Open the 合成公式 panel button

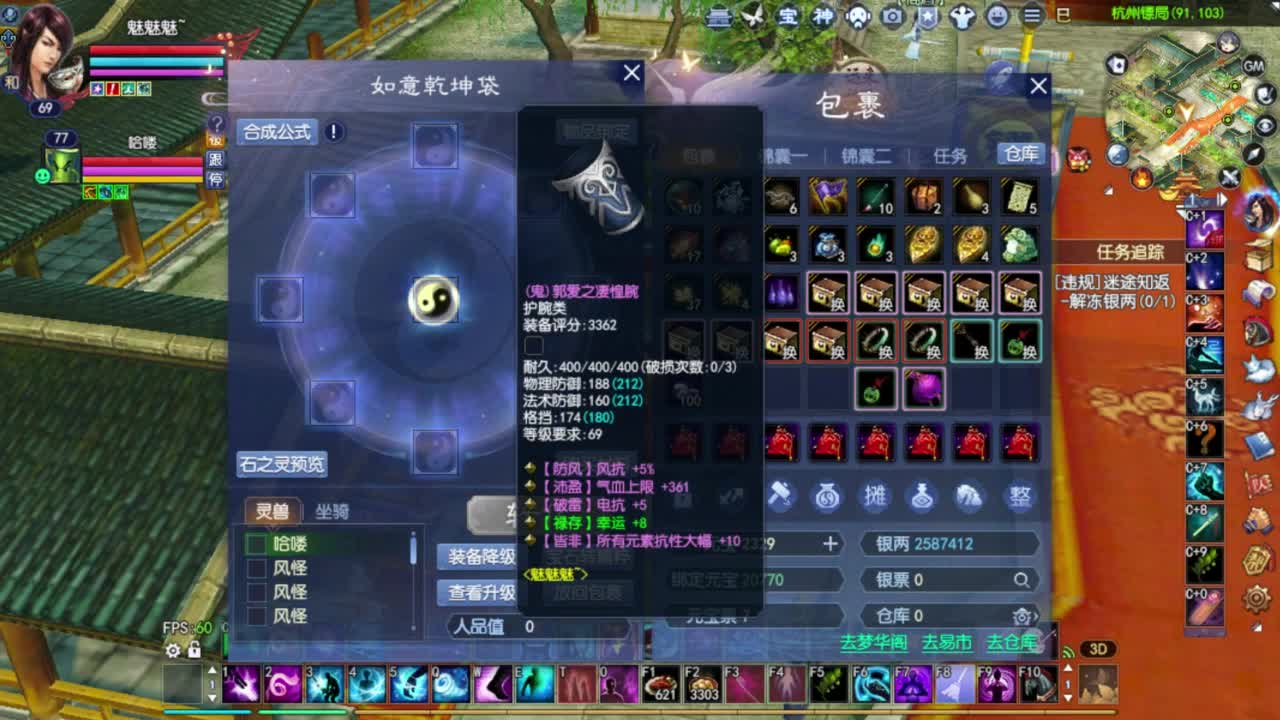pos(275,132)
